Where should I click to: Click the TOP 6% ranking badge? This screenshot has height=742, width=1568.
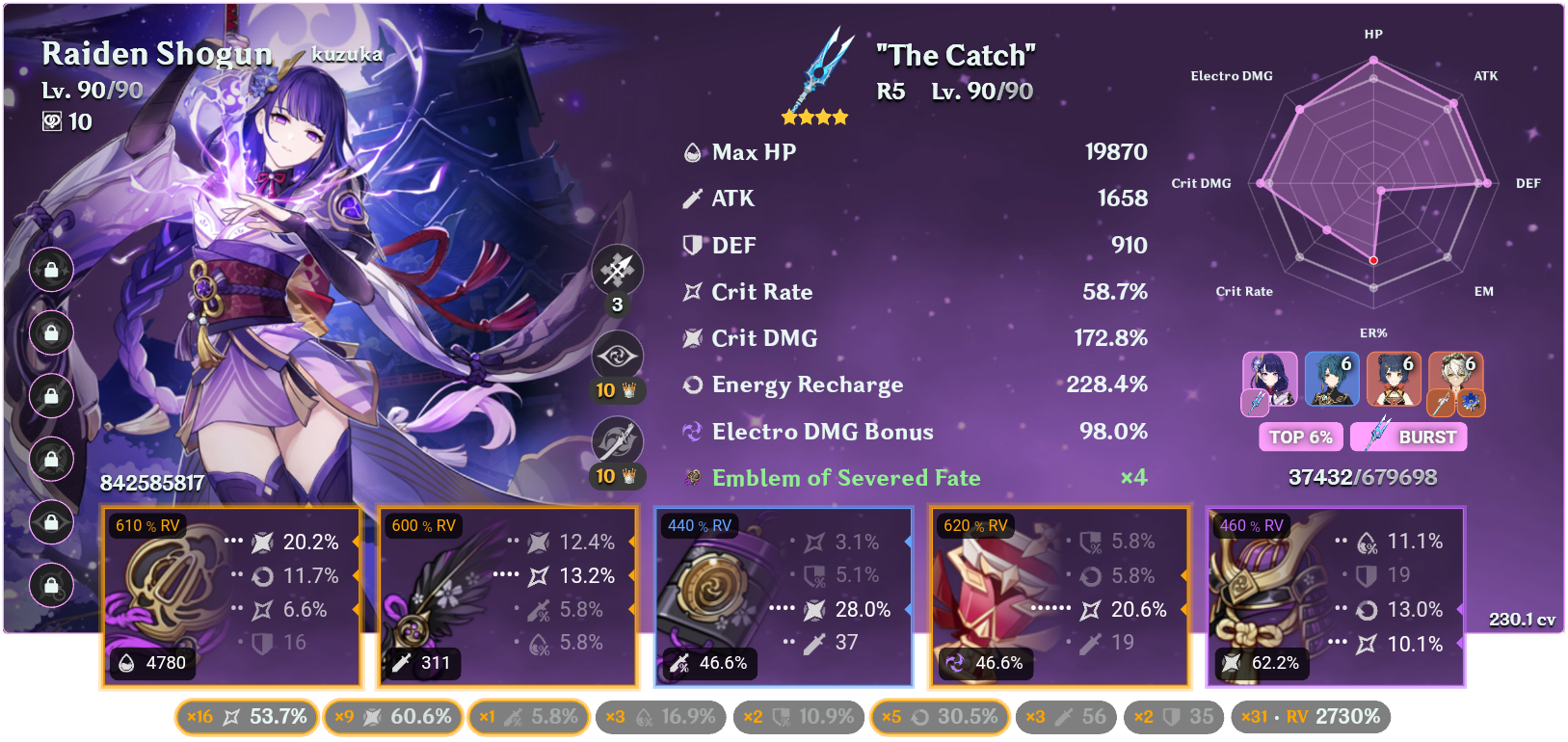(x=1300, y=437)
